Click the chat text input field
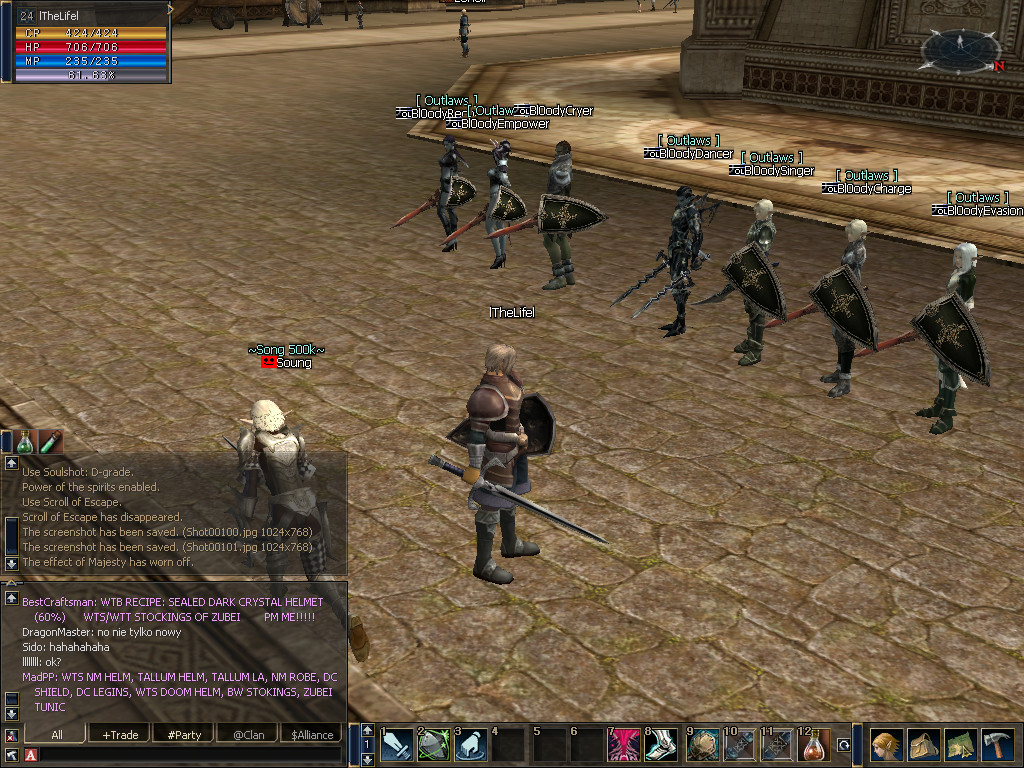The height and width of the screenshot is (768, 1024). point(190,755)
